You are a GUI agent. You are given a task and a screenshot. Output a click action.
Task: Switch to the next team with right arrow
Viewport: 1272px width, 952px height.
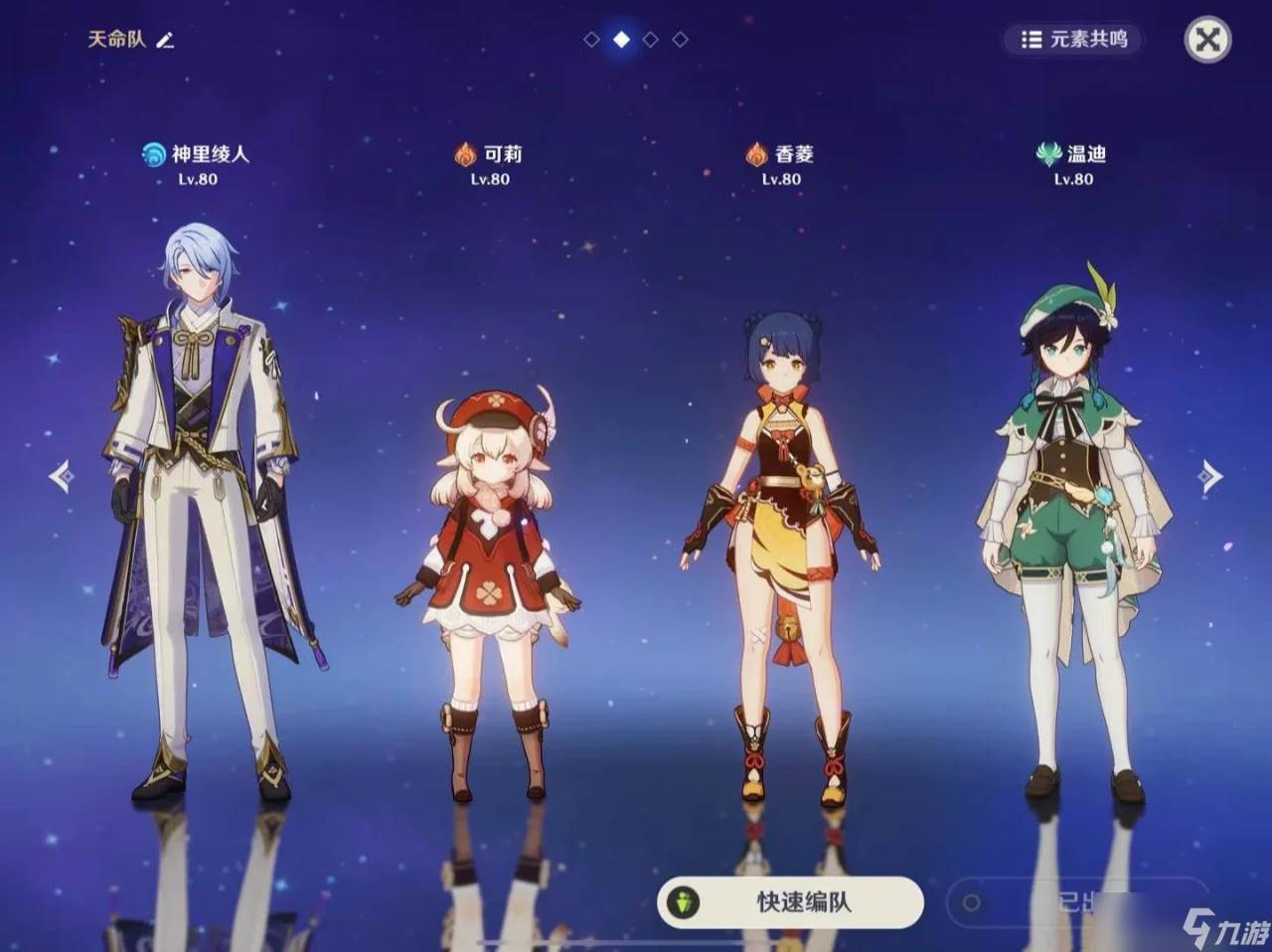pos(1209,476)
